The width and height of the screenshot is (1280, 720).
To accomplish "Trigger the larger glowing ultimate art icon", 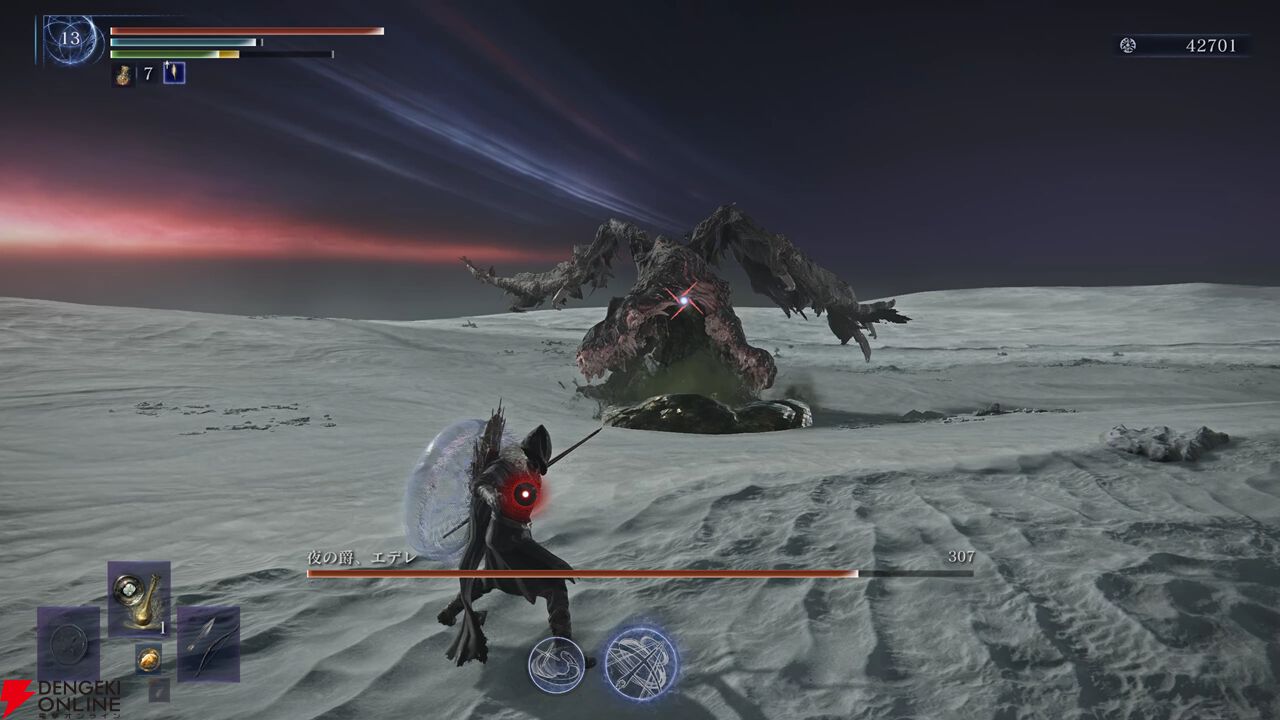I will tap(641, 663).
